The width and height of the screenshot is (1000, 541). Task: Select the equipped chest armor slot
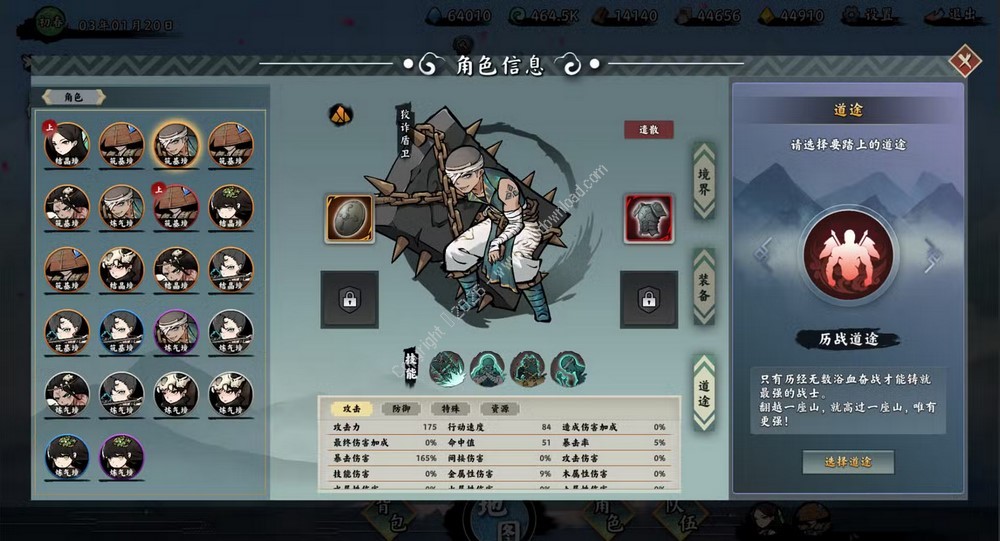648,219
